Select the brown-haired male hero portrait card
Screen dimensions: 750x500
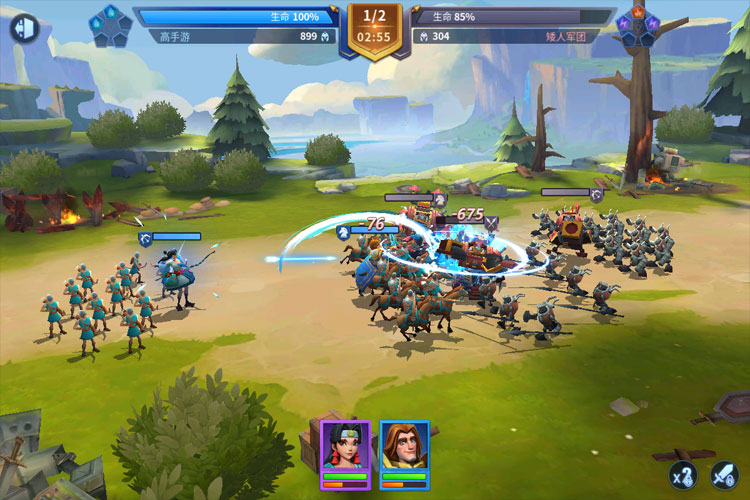tap(404, 454)
